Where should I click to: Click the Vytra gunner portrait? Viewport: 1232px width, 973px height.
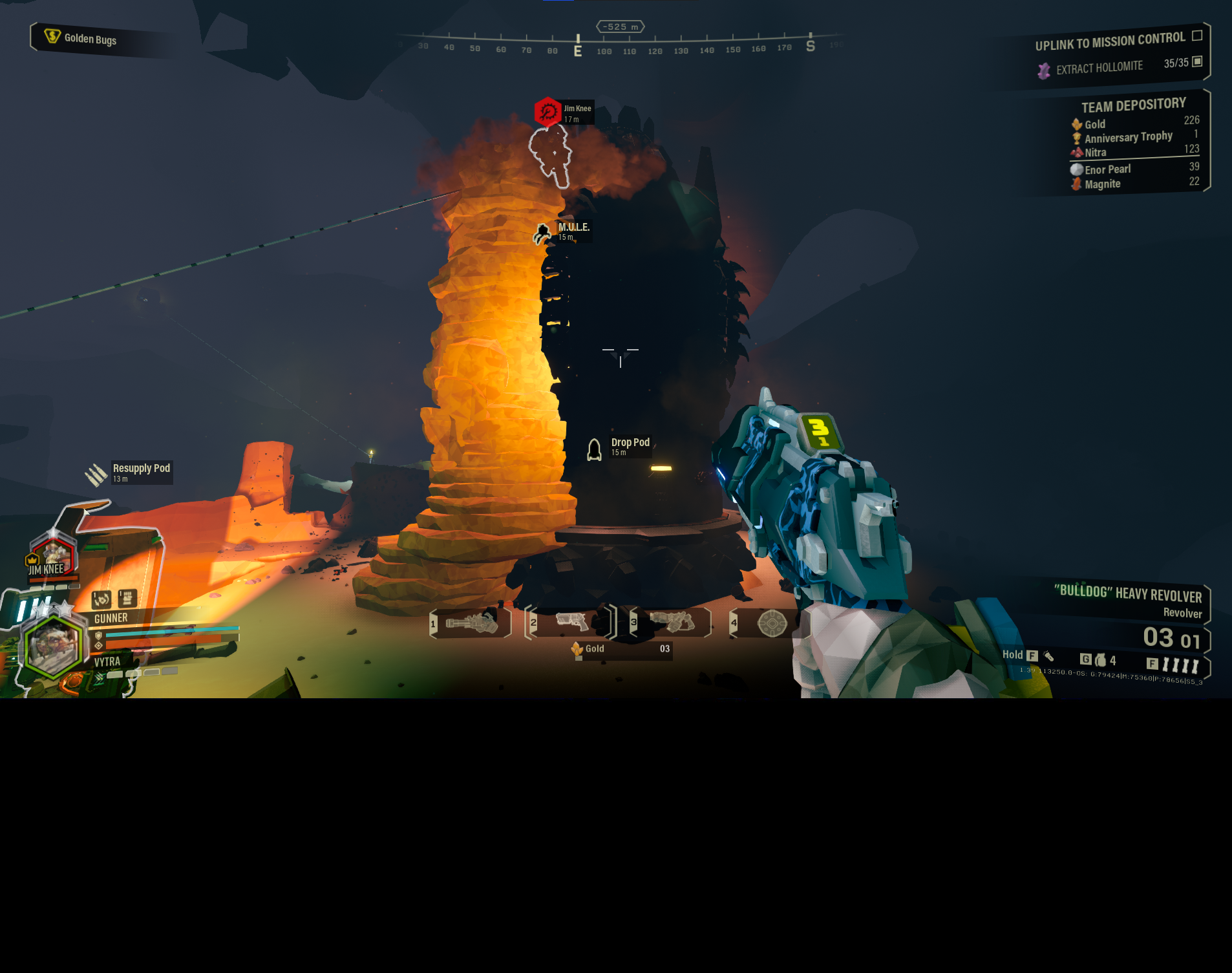pos(53,645)
